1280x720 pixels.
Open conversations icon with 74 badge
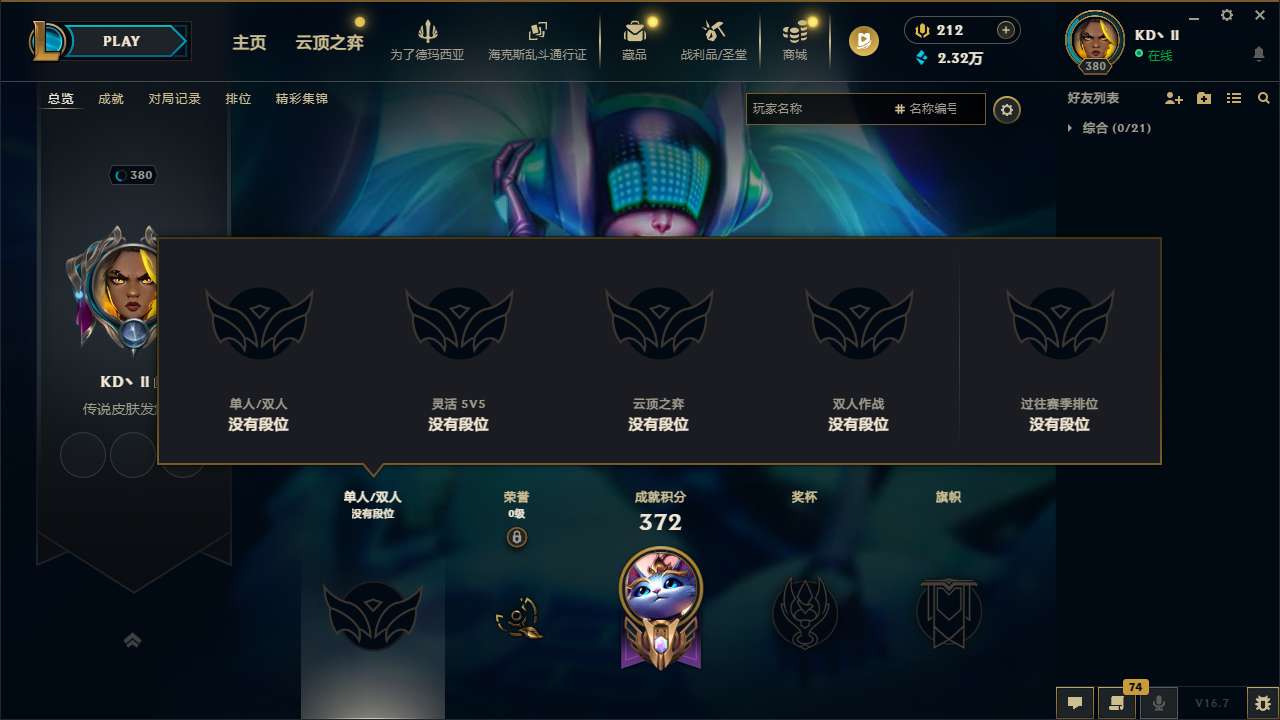point(1117,704)
